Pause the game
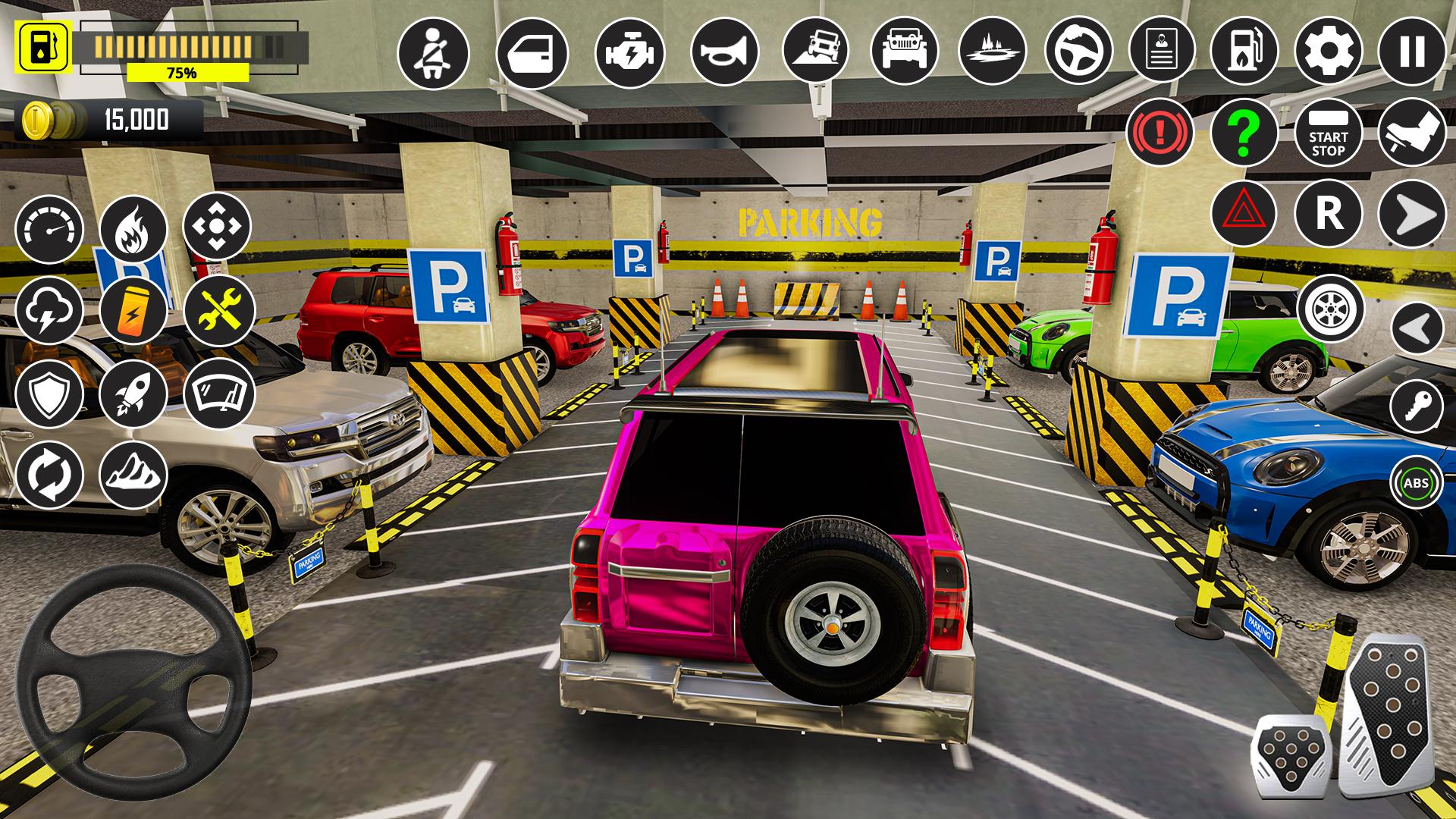The height and width of the screenshot is (819, 1456). click(1412, 51)
